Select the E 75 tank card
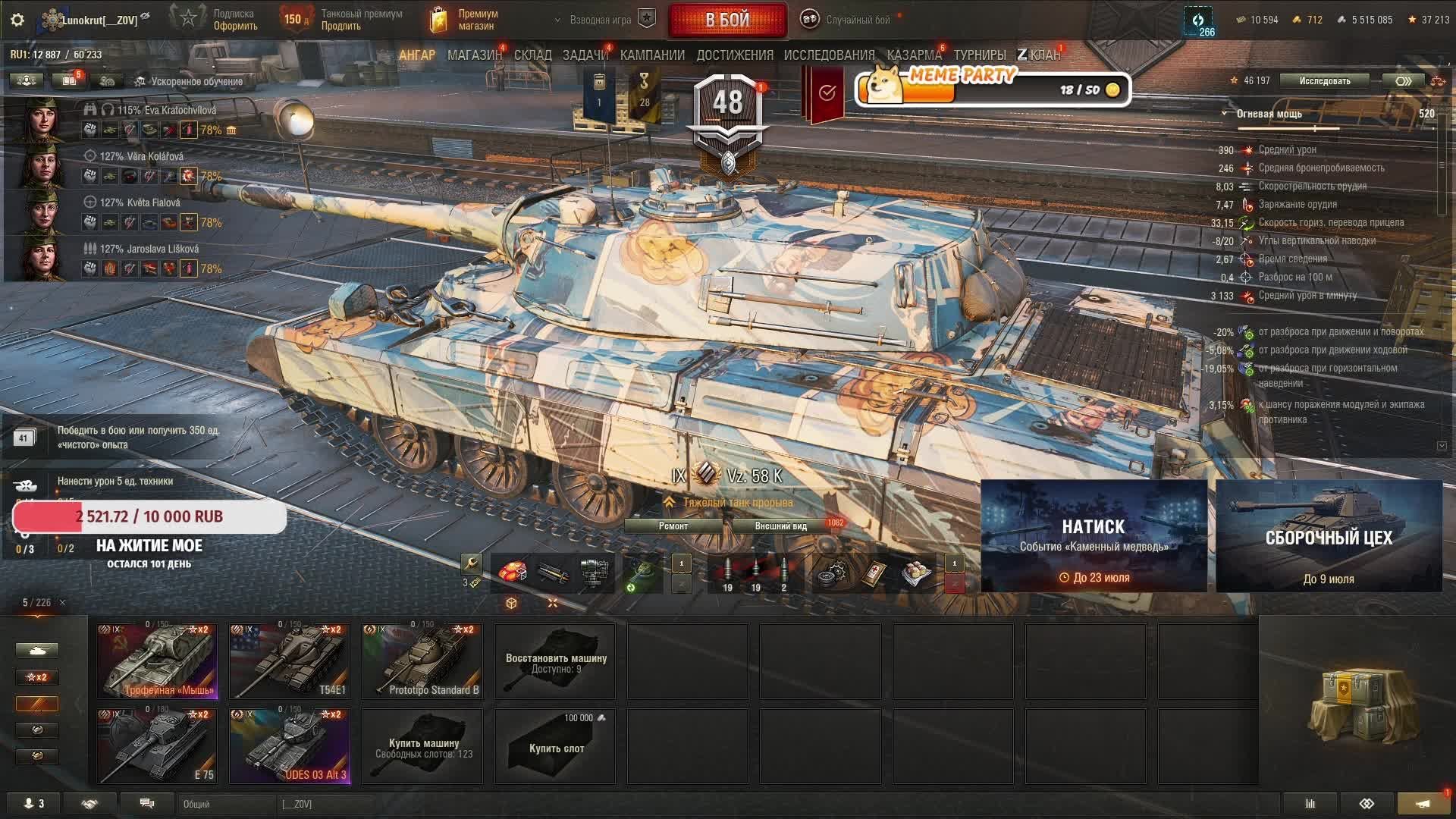 [x=157, y=745]
